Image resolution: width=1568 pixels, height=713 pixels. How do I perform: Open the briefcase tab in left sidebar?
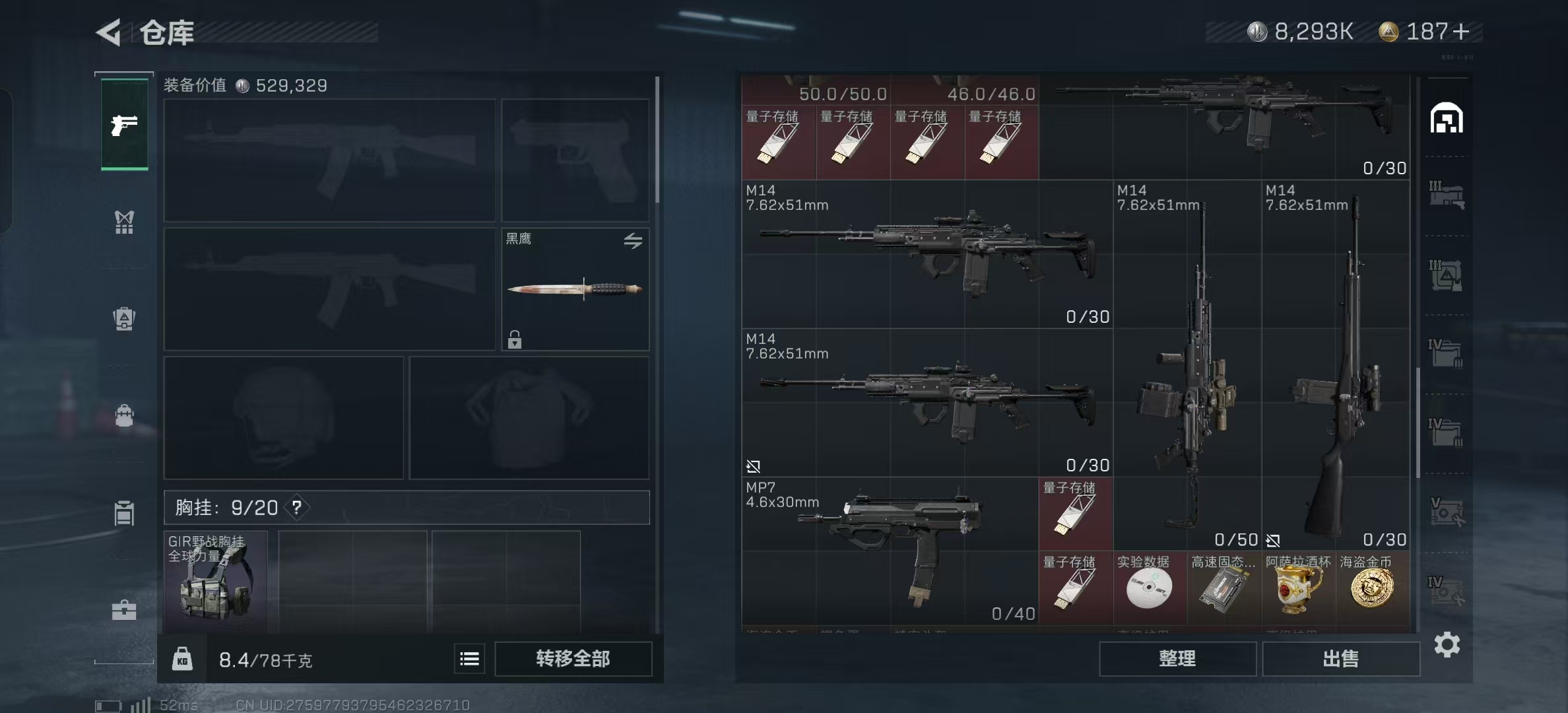point(124,609)
